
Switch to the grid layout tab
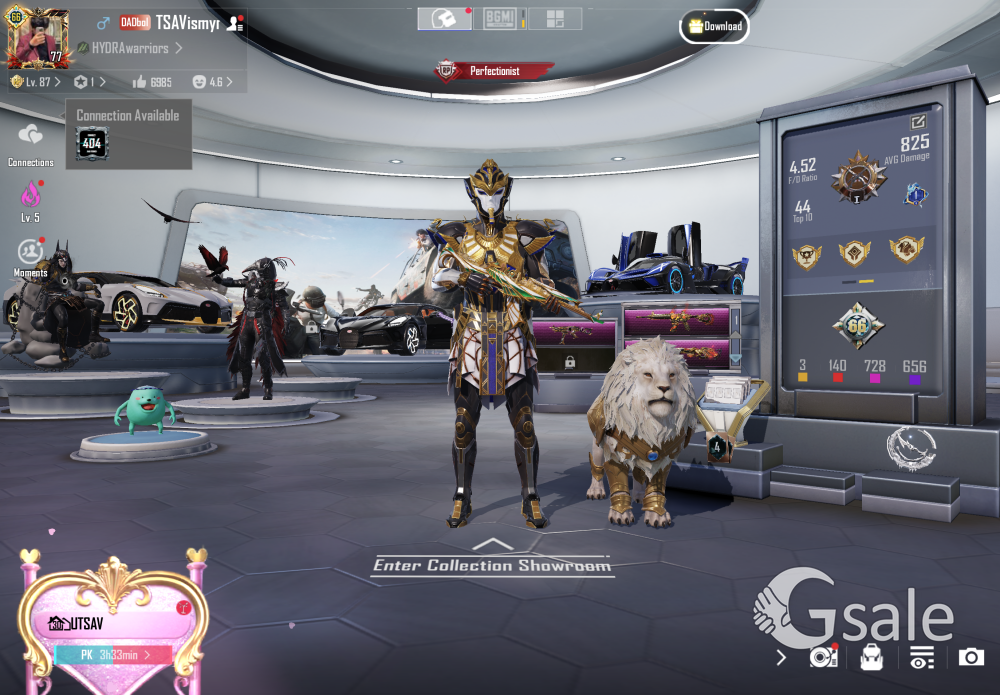(x=555, y=19)
